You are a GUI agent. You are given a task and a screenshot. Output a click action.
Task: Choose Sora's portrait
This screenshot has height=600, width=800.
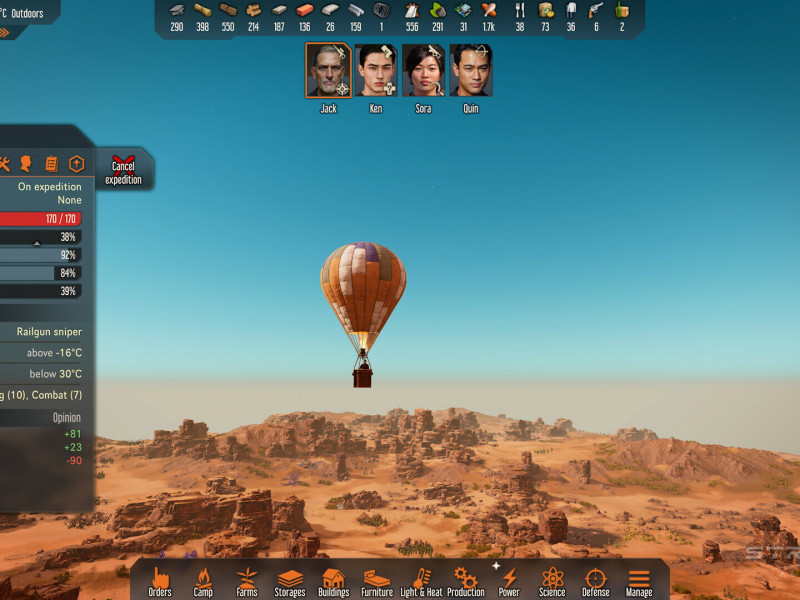click(424, 70)
